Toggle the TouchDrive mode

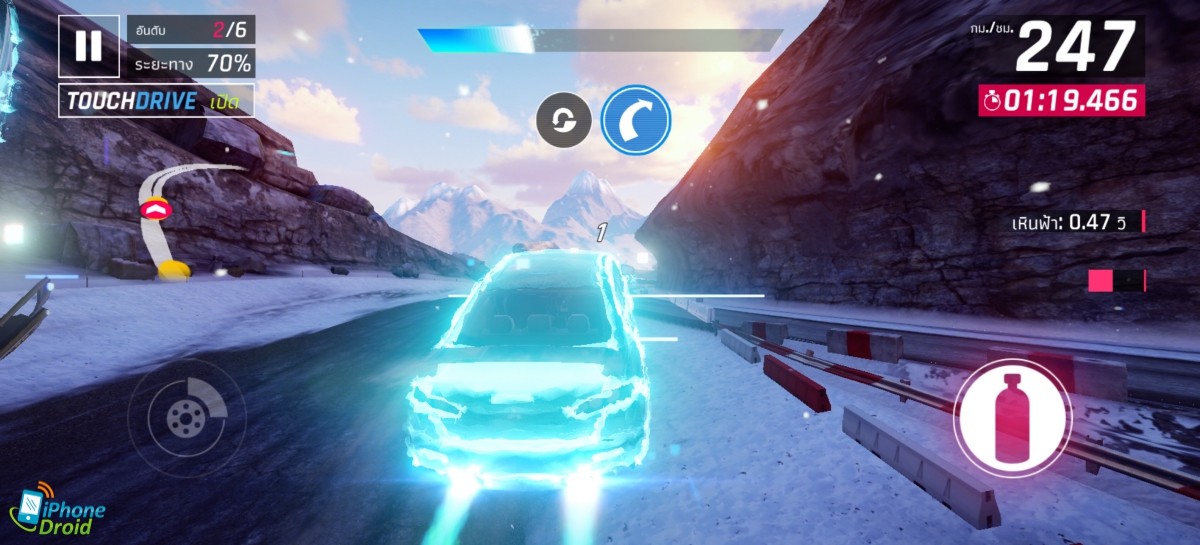tap(156, 101)
